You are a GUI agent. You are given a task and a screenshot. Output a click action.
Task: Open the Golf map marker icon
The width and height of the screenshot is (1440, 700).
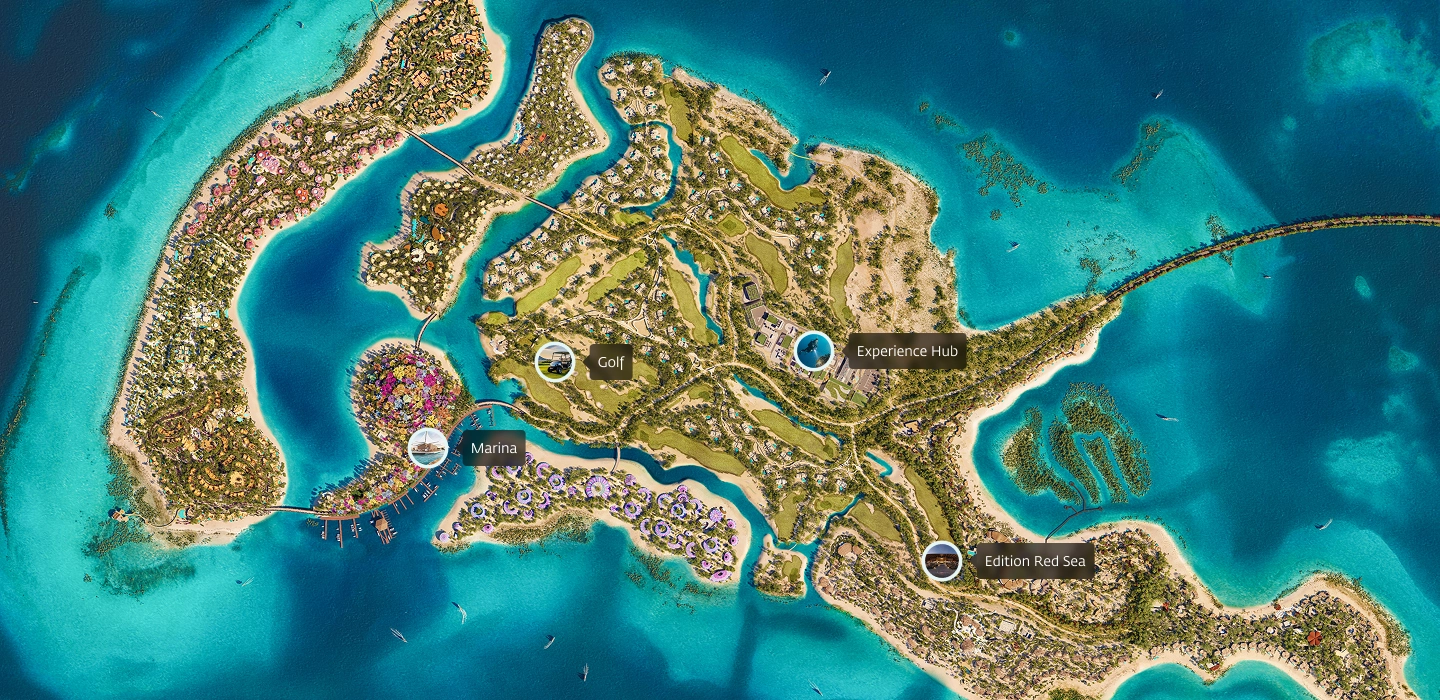tap(554, 362)
